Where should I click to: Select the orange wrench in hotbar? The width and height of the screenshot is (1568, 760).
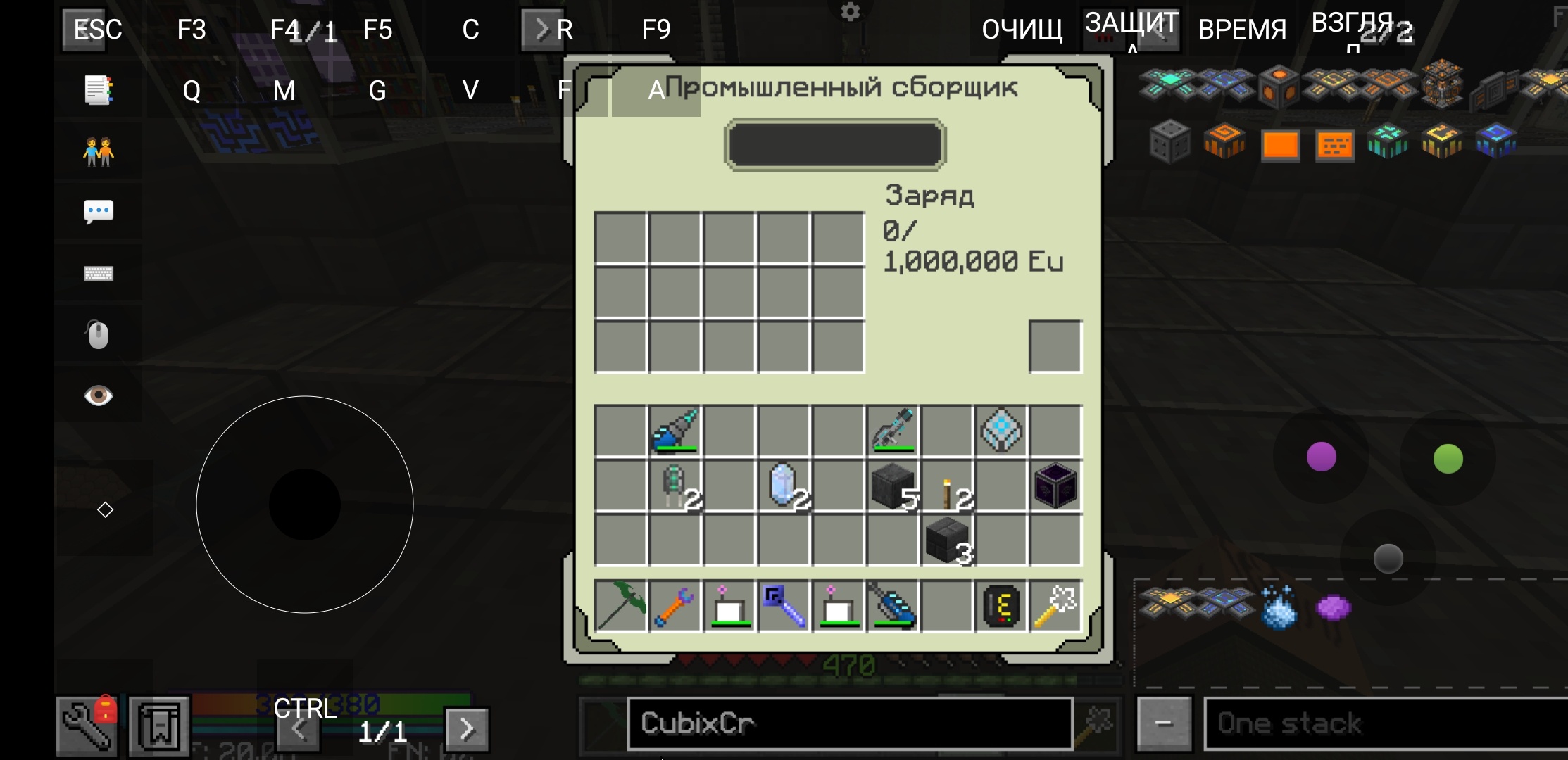(x=675, y=606)
